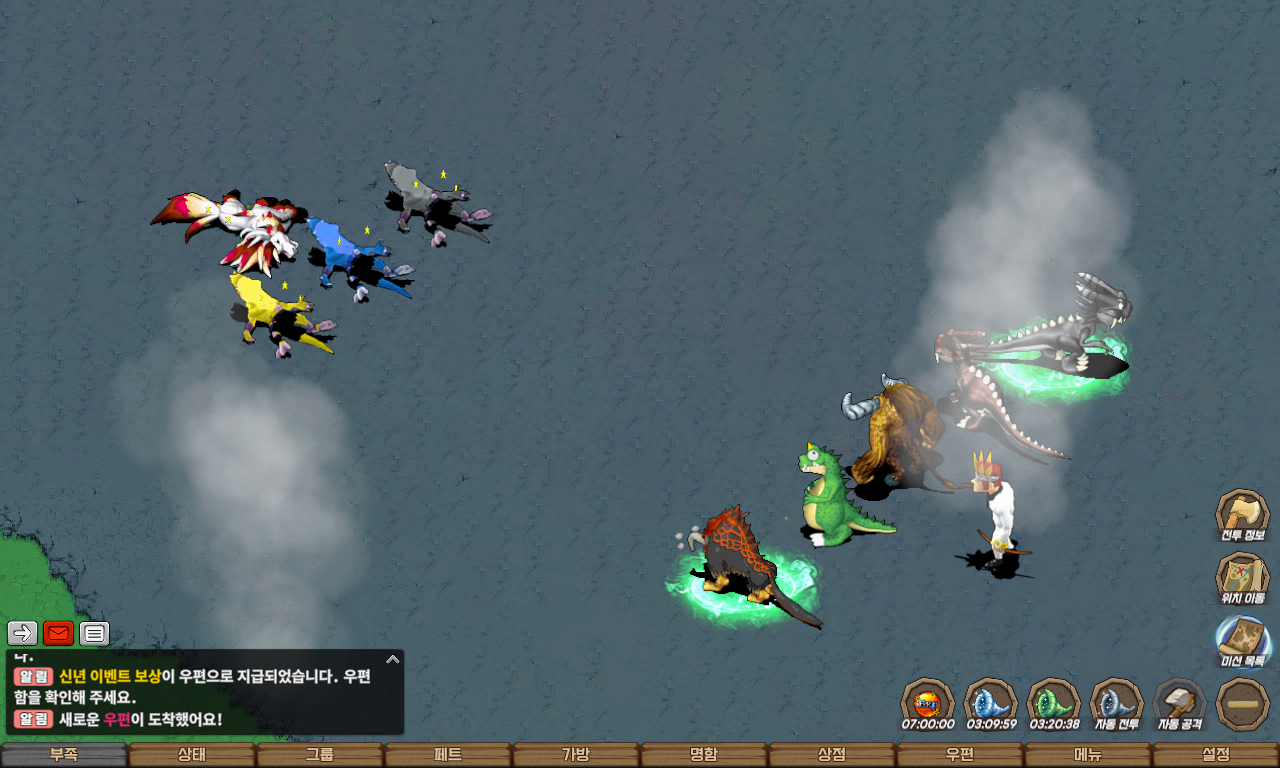Open the 부족 (tribe) tab
The image size is (1280, 768).
[64, 755]
